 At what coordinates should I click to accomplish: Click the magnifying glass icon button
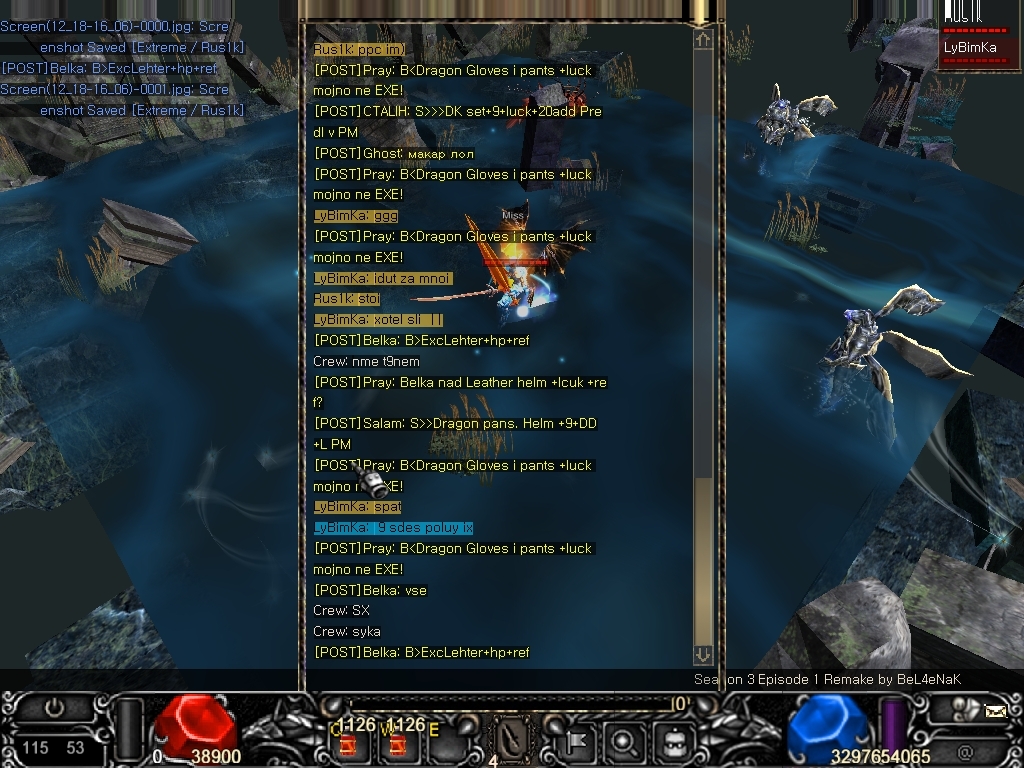[625, 742]
